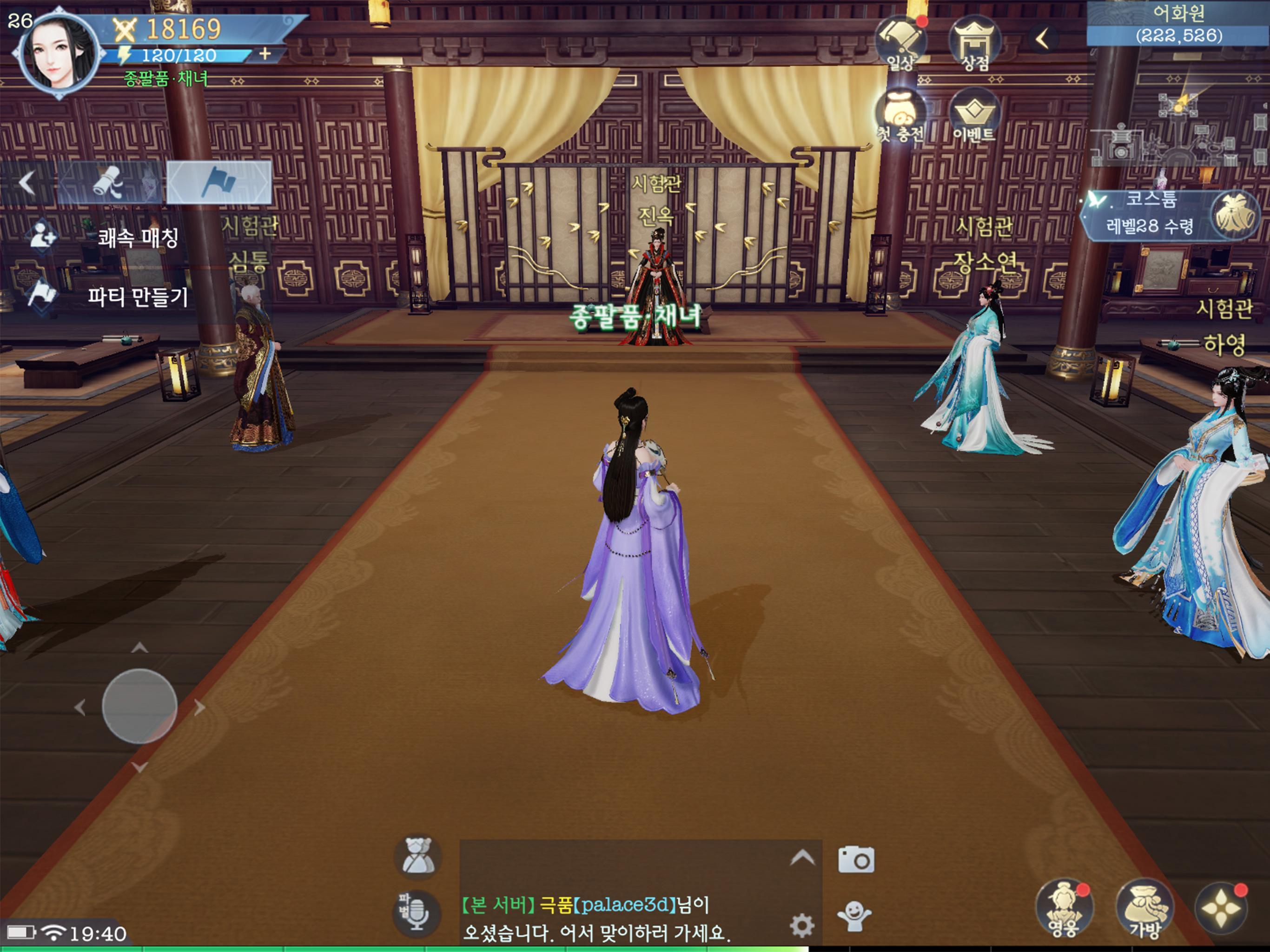Click the + next to the energy bar
The width and height of the screenshot is (1270, 952).
[x=264, y=56]
